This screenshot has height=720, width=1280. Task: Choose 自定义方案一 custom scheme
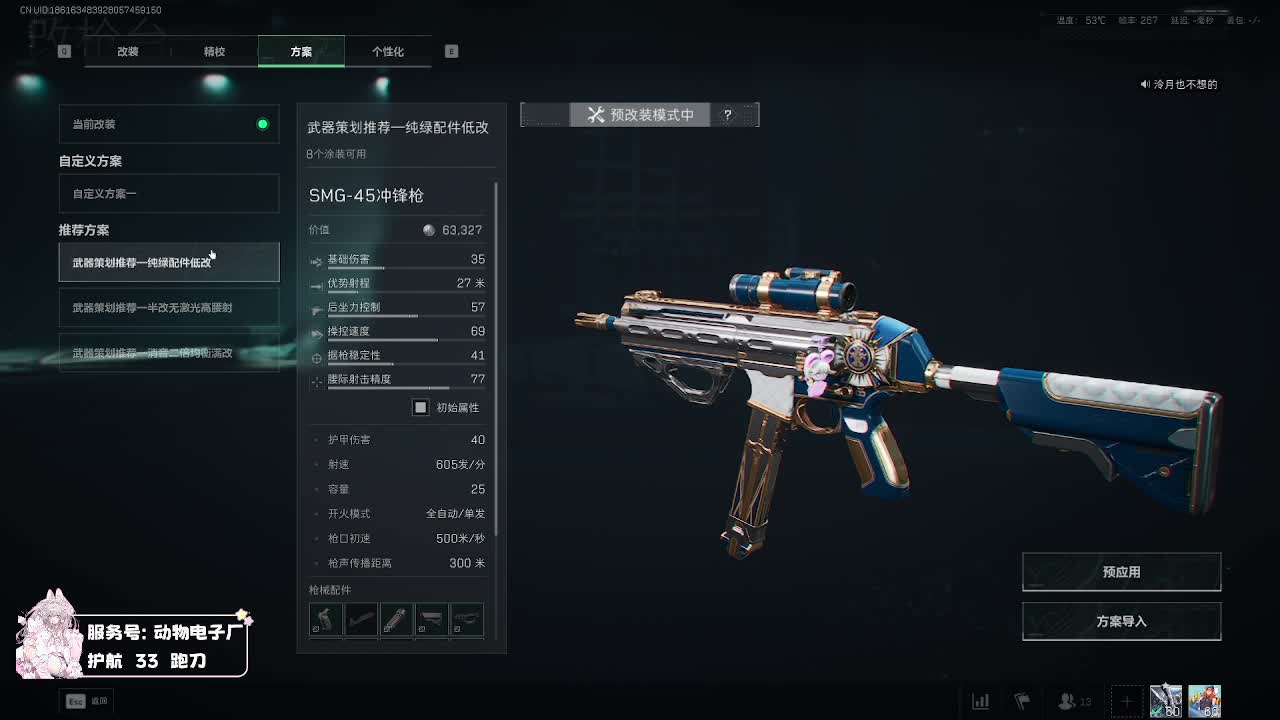click(x=169, y=193)
